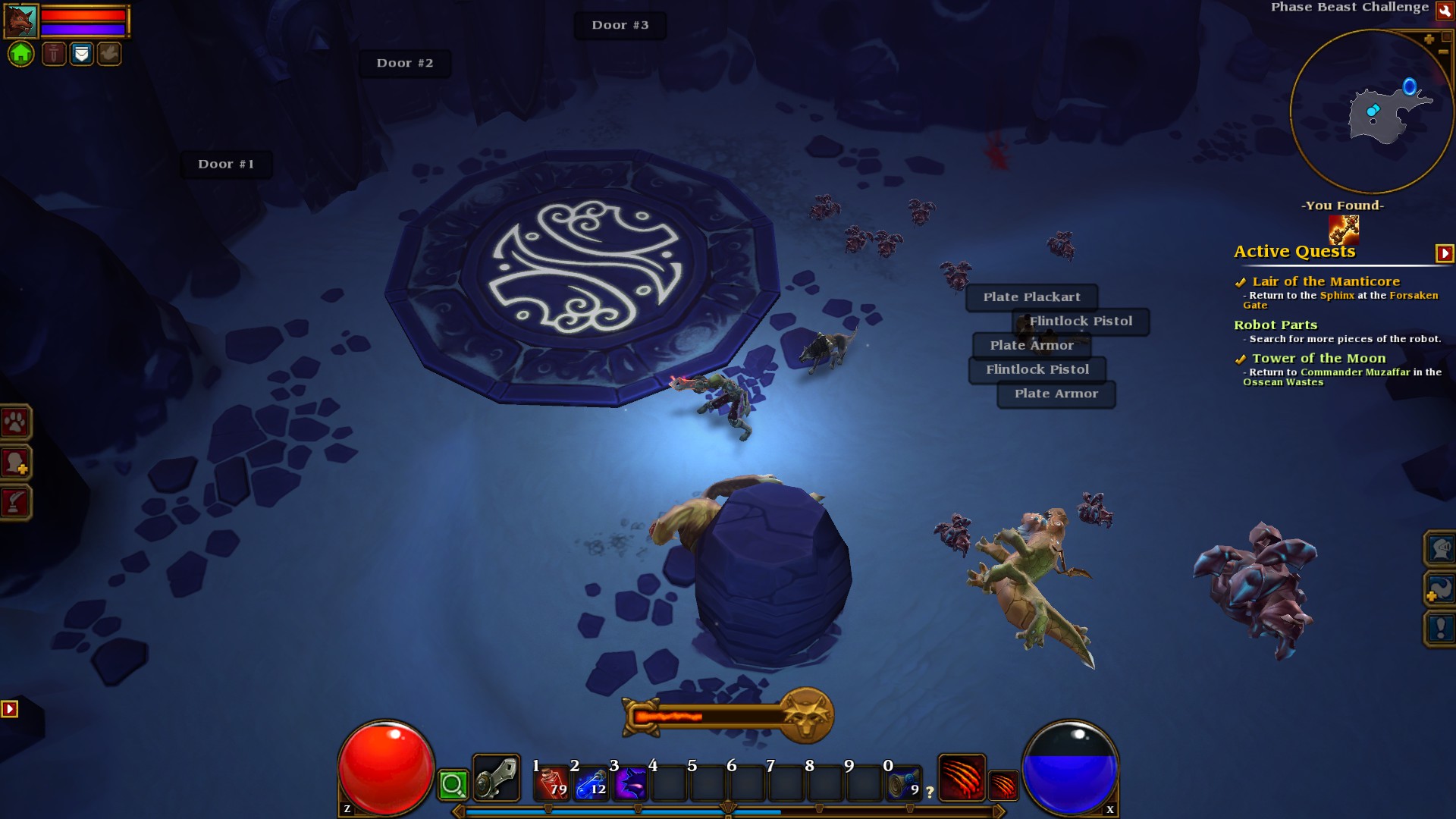Click the Door #2 label
Viewport: 1456px width, 819px height.
coord(405,63)
